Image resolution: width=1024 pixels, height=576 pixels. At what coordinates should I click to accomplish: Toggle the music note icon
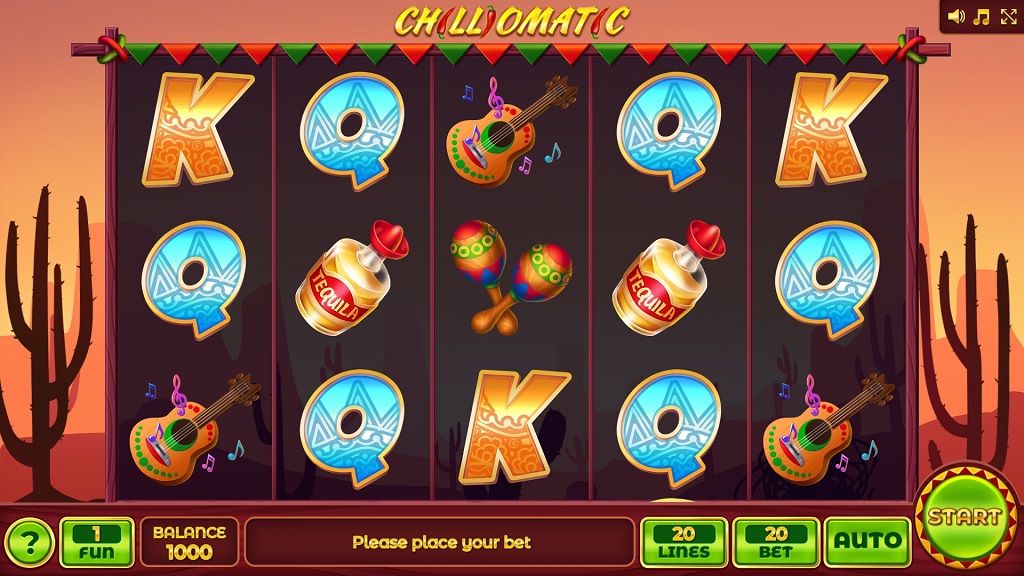pos(981,16)
